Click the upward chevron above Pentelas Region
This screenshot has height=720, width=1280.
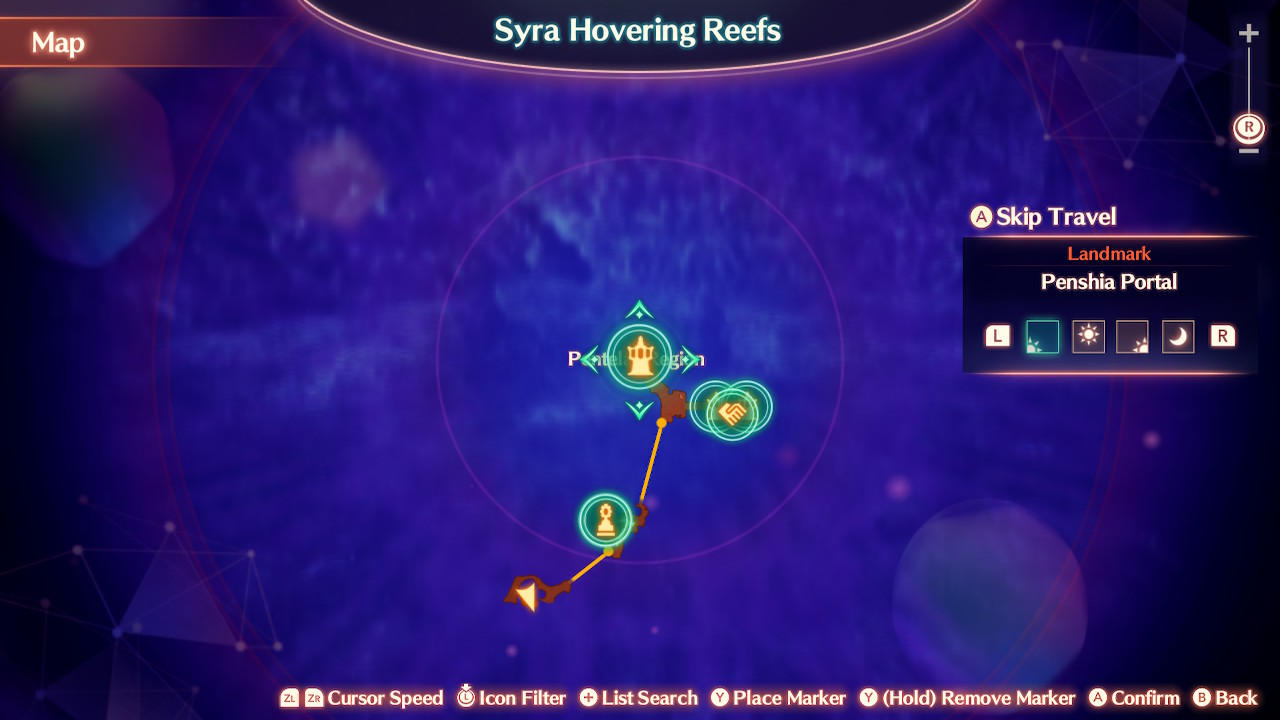pyautogui.click(x=637, y=307)
